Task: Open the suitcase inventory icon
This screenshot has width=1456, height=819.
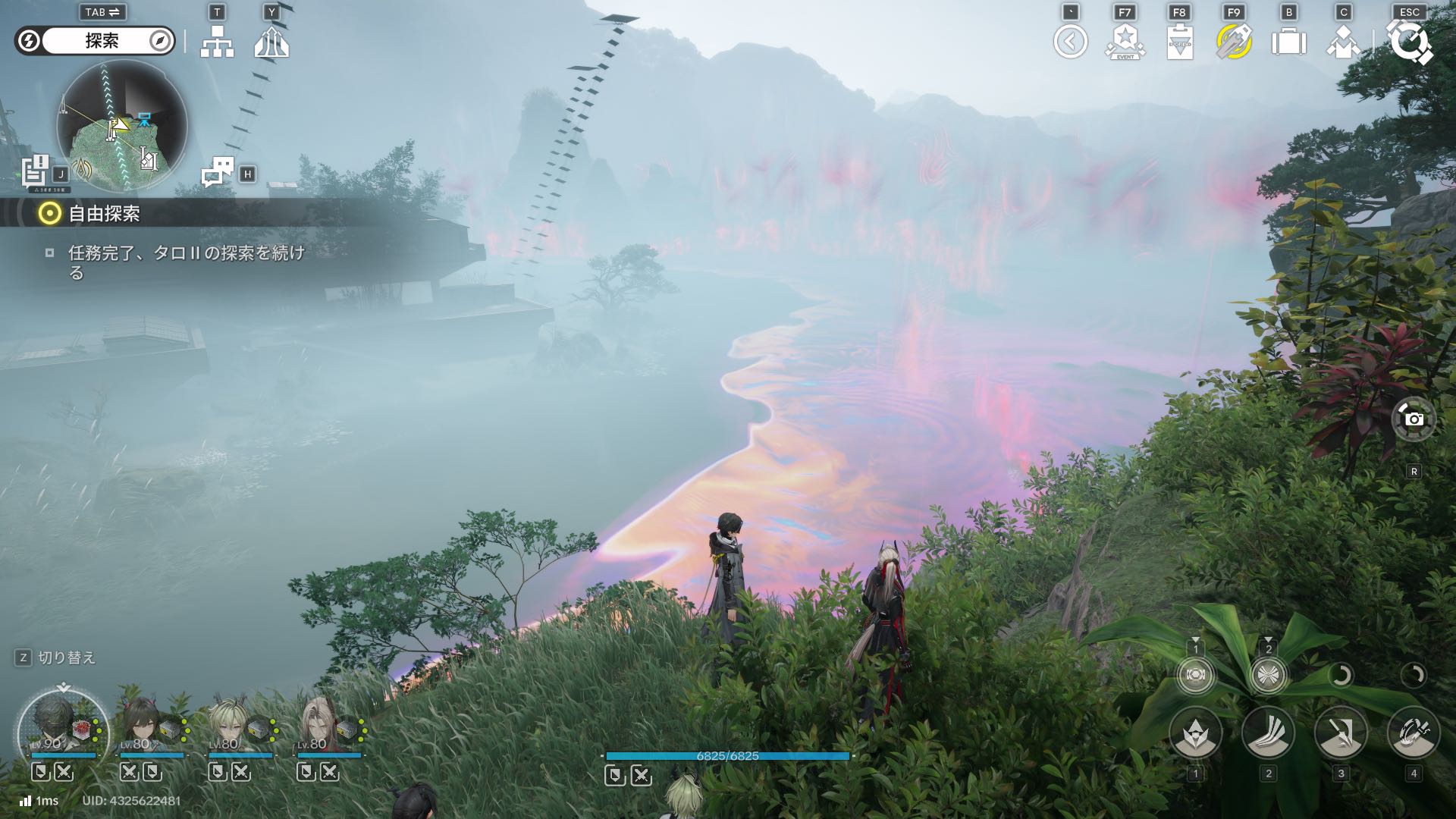Action: pos(1288,42)
